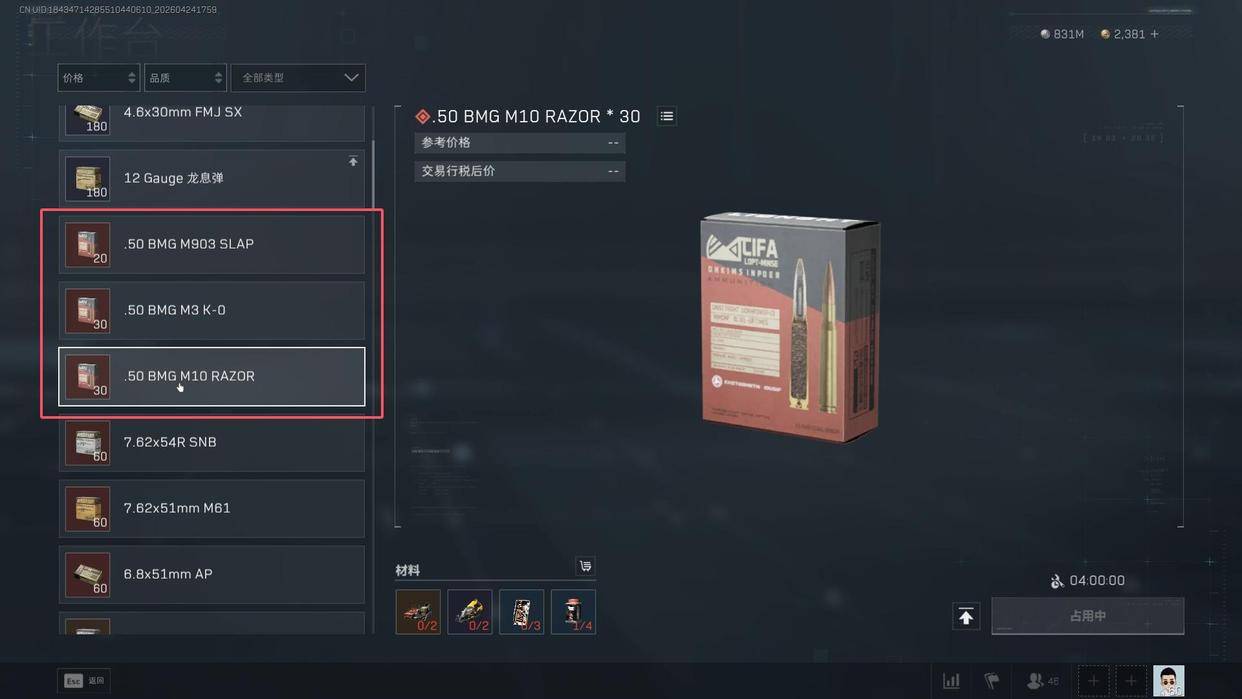Screen dimensions: 1242x699
Task: Select .50 BMG M903 SLAP ammo recipe
Action: 212,244
